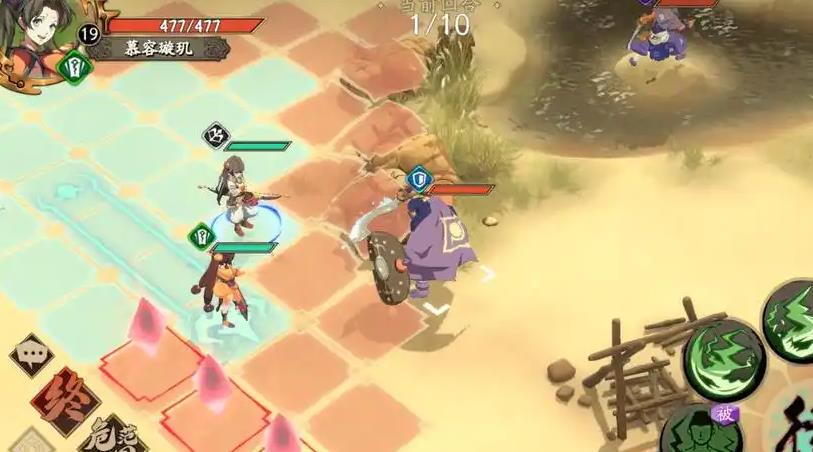Click the green class emblem under the portrait

tap(76, 67)
